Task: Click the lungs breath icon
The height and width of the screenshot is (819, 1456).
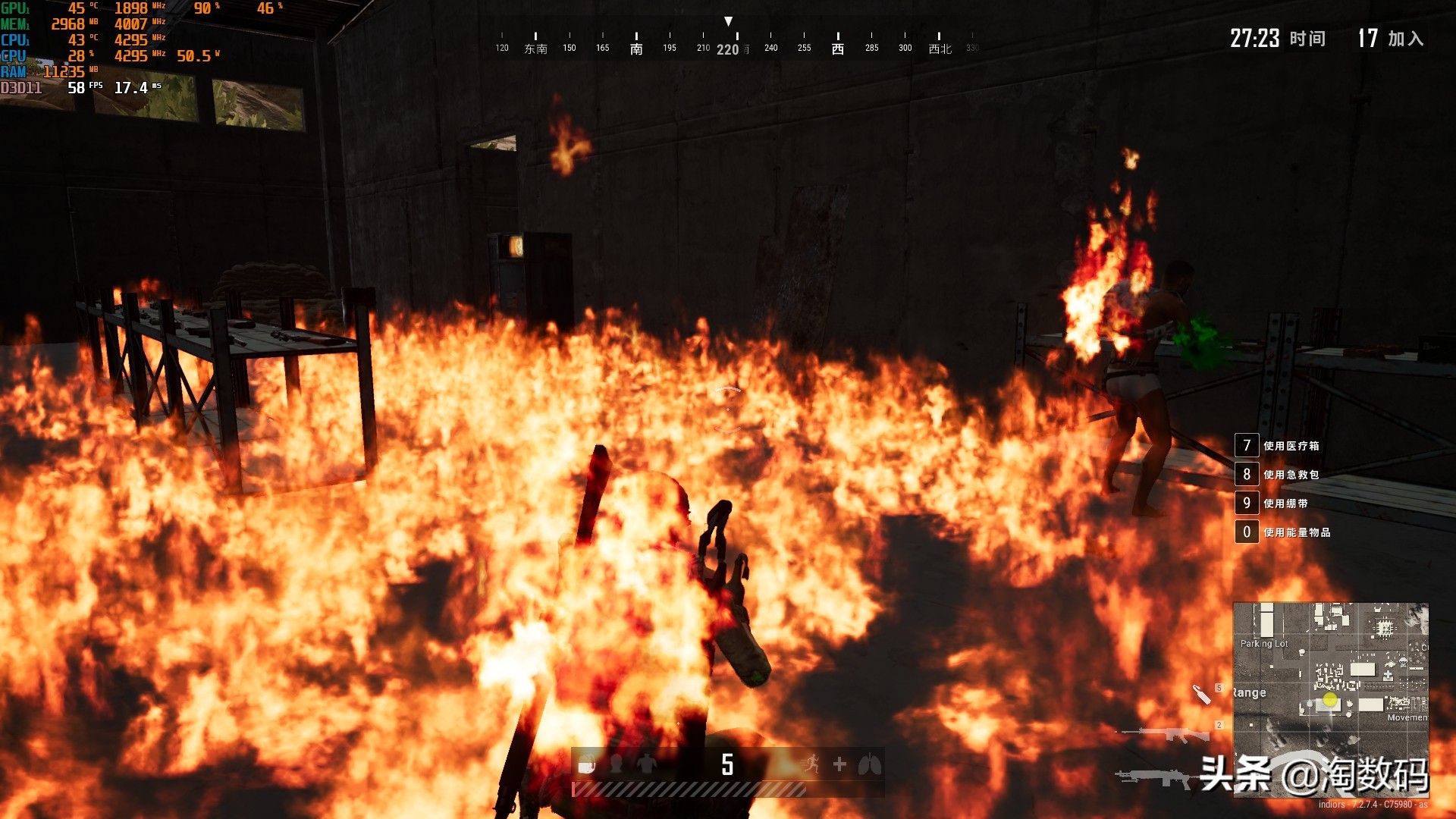Action: [869, 764]
